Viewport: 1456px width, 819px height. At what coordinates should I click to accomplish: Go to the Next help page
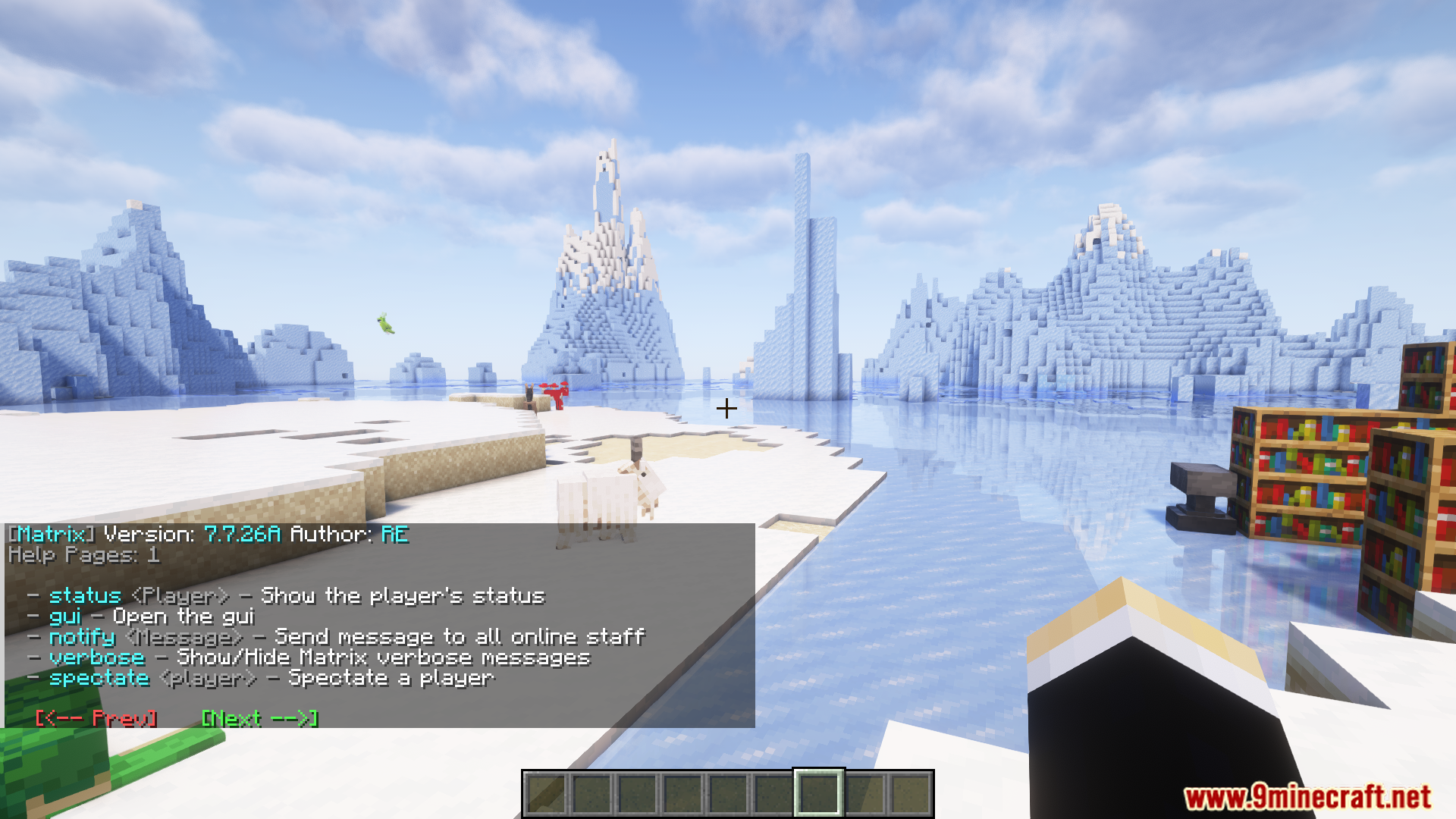coord(259,717)
